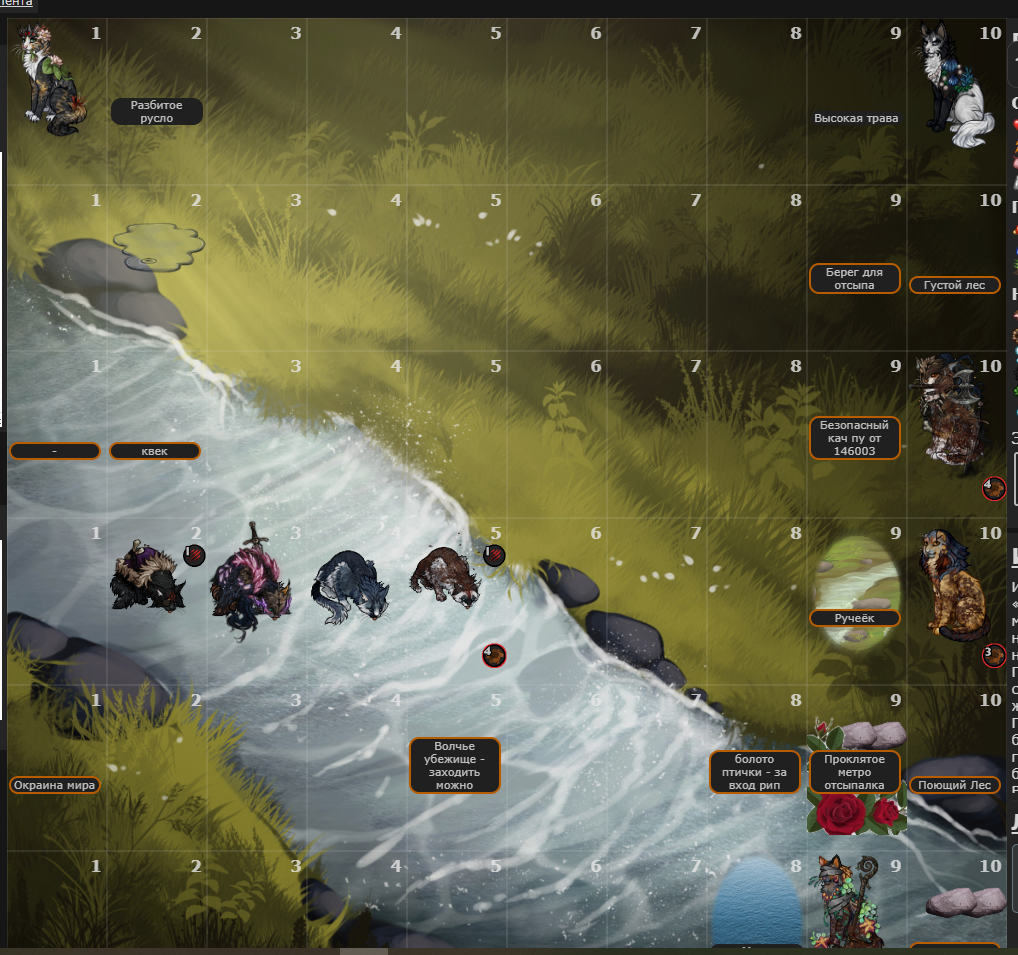Travel to Ручеёк

[855, 618]
